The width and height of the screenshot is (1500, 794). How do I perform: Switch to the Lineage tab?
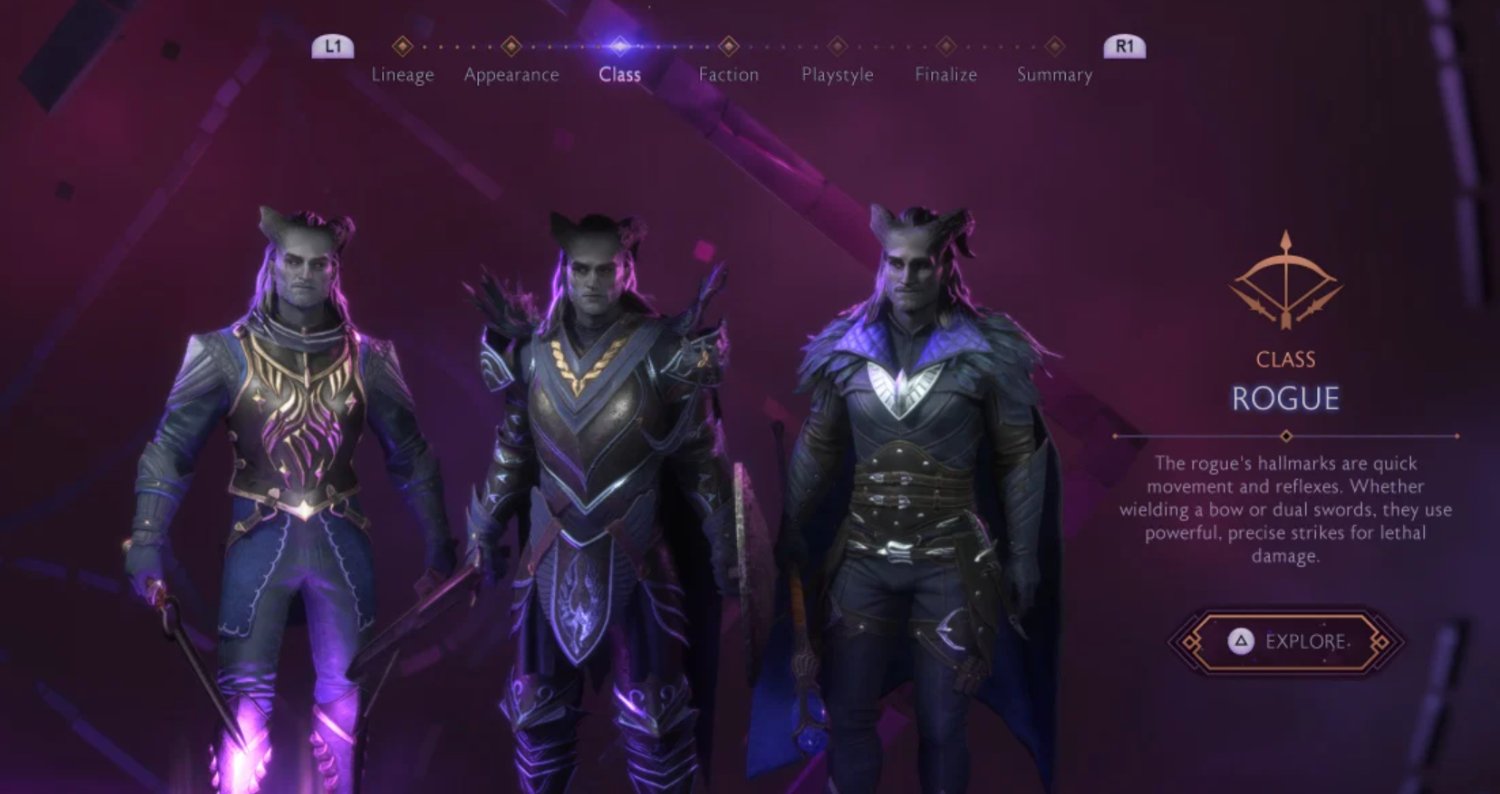pyautogui.click(x=402, y=73)
